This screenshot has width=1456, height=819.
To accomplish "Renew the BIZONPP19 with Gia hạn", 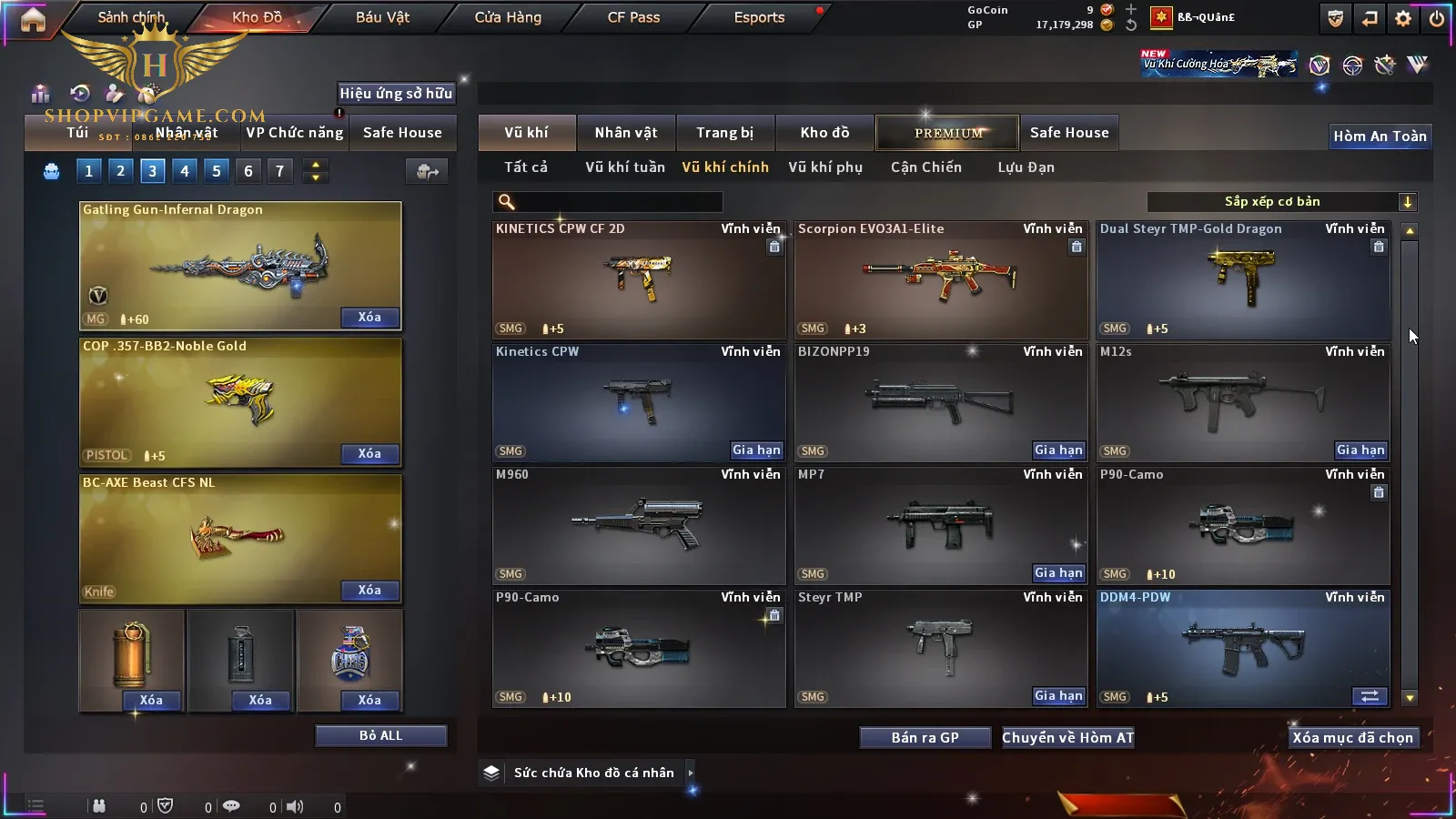I will [x=1058, y=450].
